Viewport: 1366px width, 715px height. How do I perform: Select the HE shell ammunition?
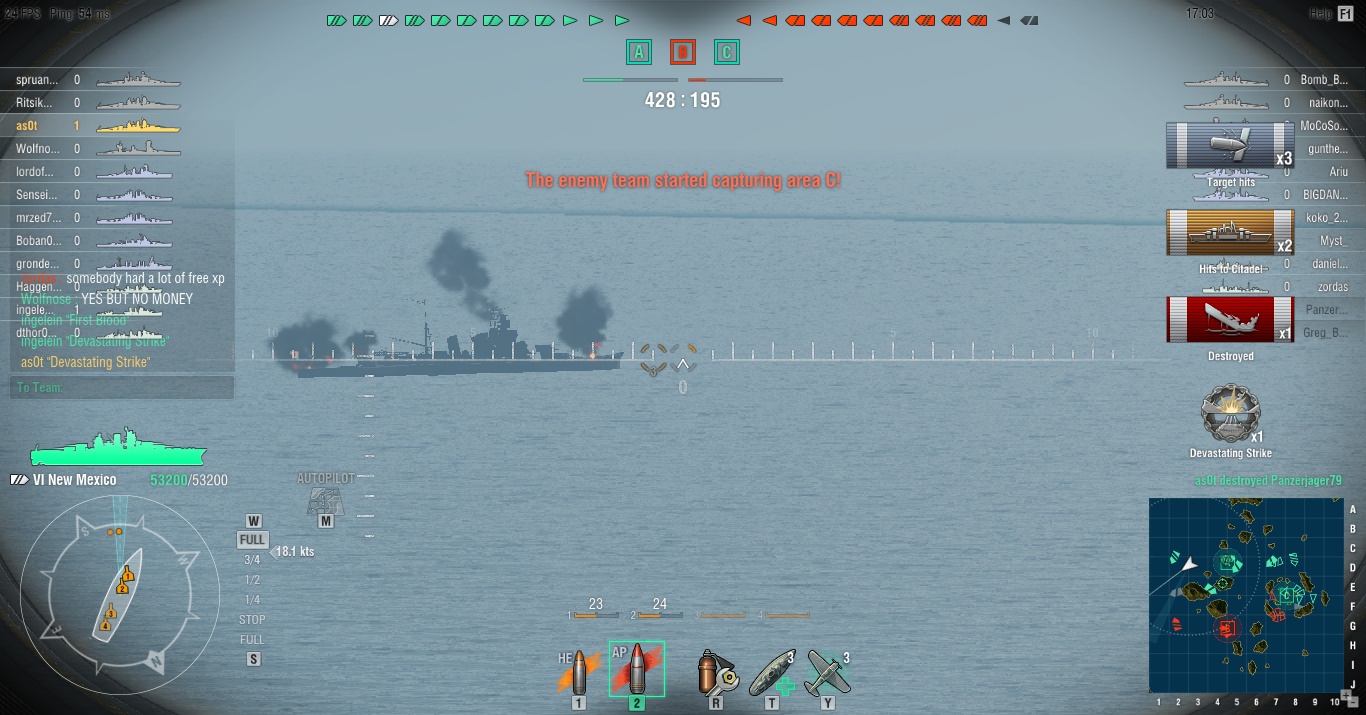[578, 672]
